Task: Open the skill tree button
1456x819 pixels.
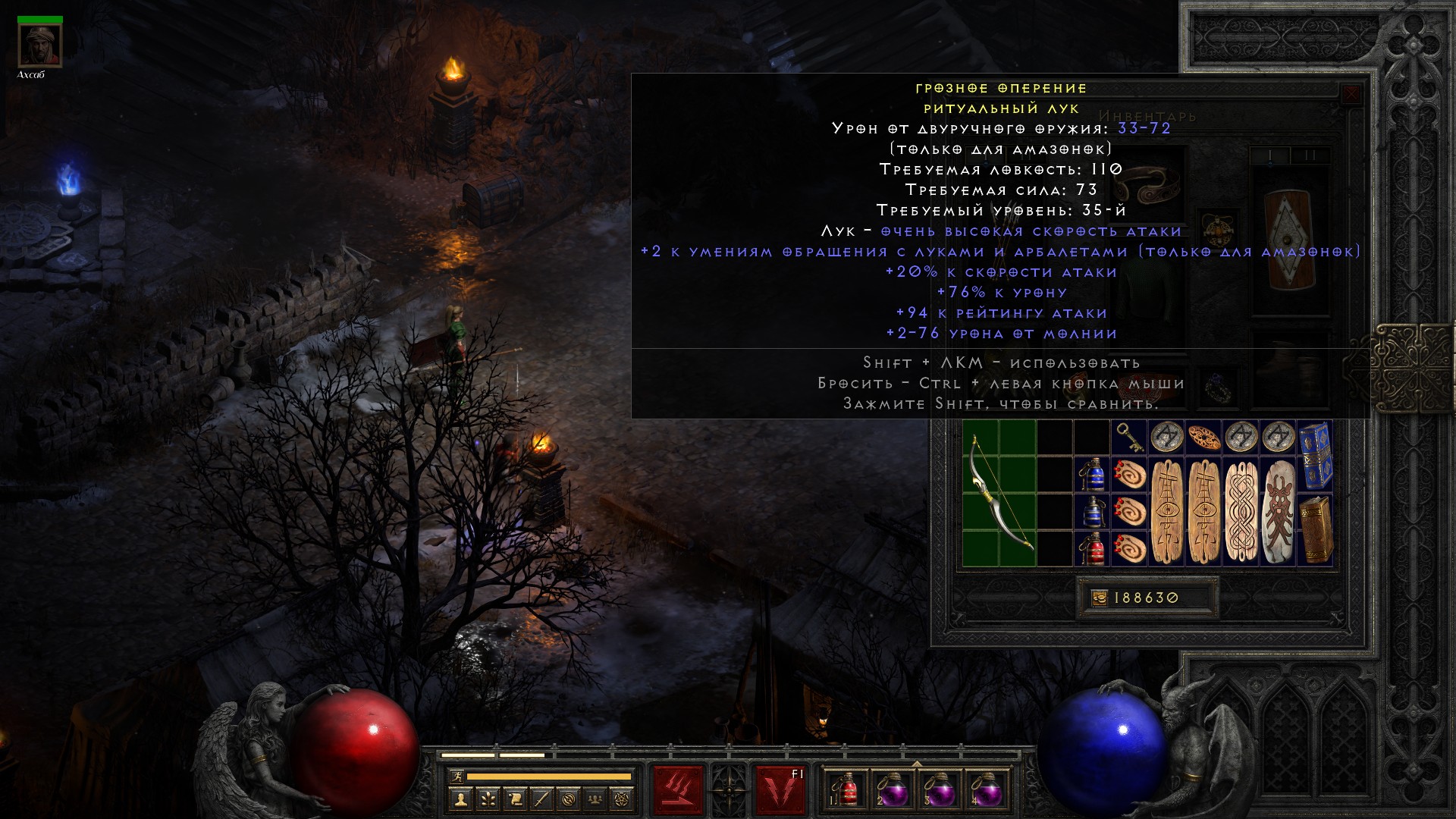Action: coord(488,799)
